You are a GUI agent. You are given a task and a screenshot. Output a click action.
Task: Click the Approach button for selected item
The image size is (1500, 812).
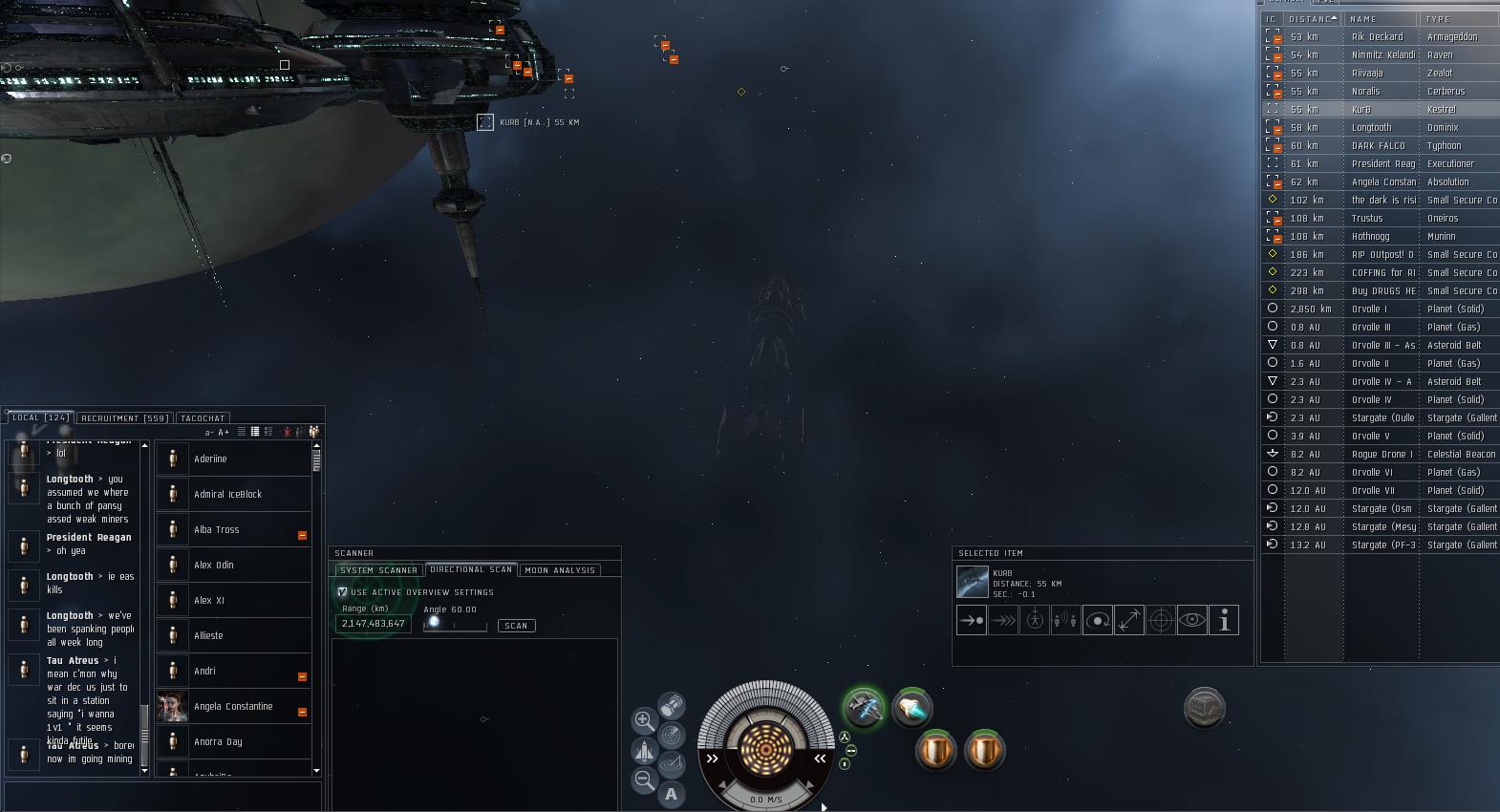pyautogui.click(x=971, y=620)
